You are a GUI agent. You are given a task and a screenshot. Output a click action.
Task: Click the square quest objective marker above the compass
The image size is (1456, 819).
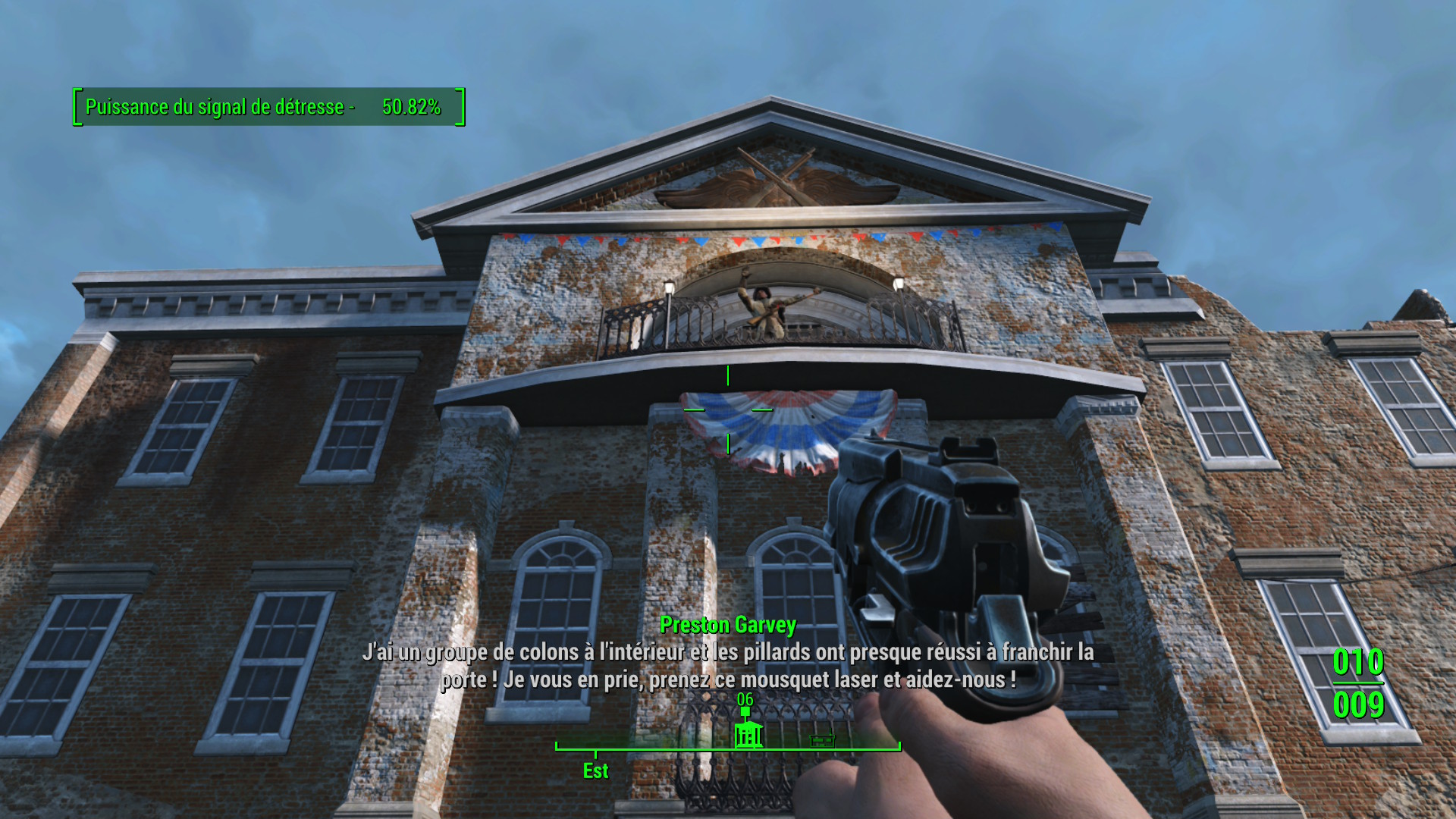[745, 712]
